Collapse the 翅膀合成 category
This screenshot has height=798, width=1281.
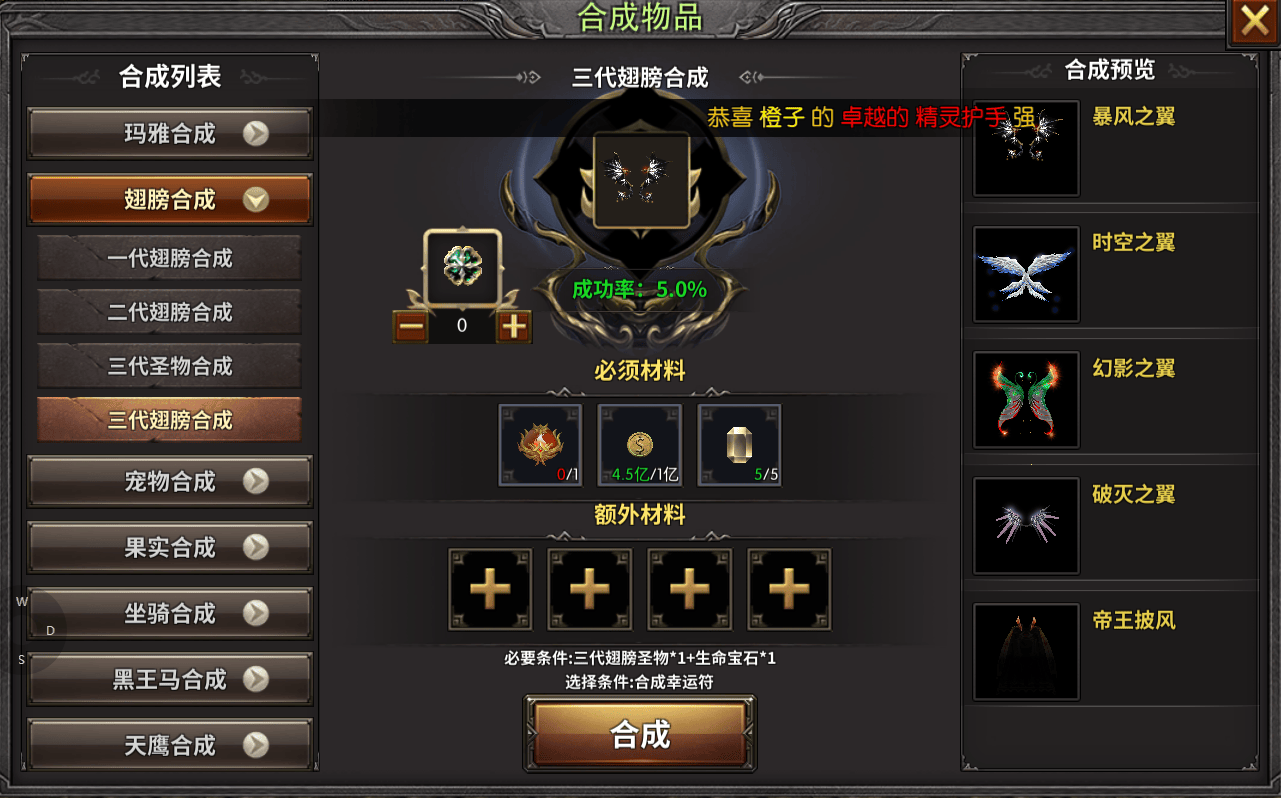(170, 200)
